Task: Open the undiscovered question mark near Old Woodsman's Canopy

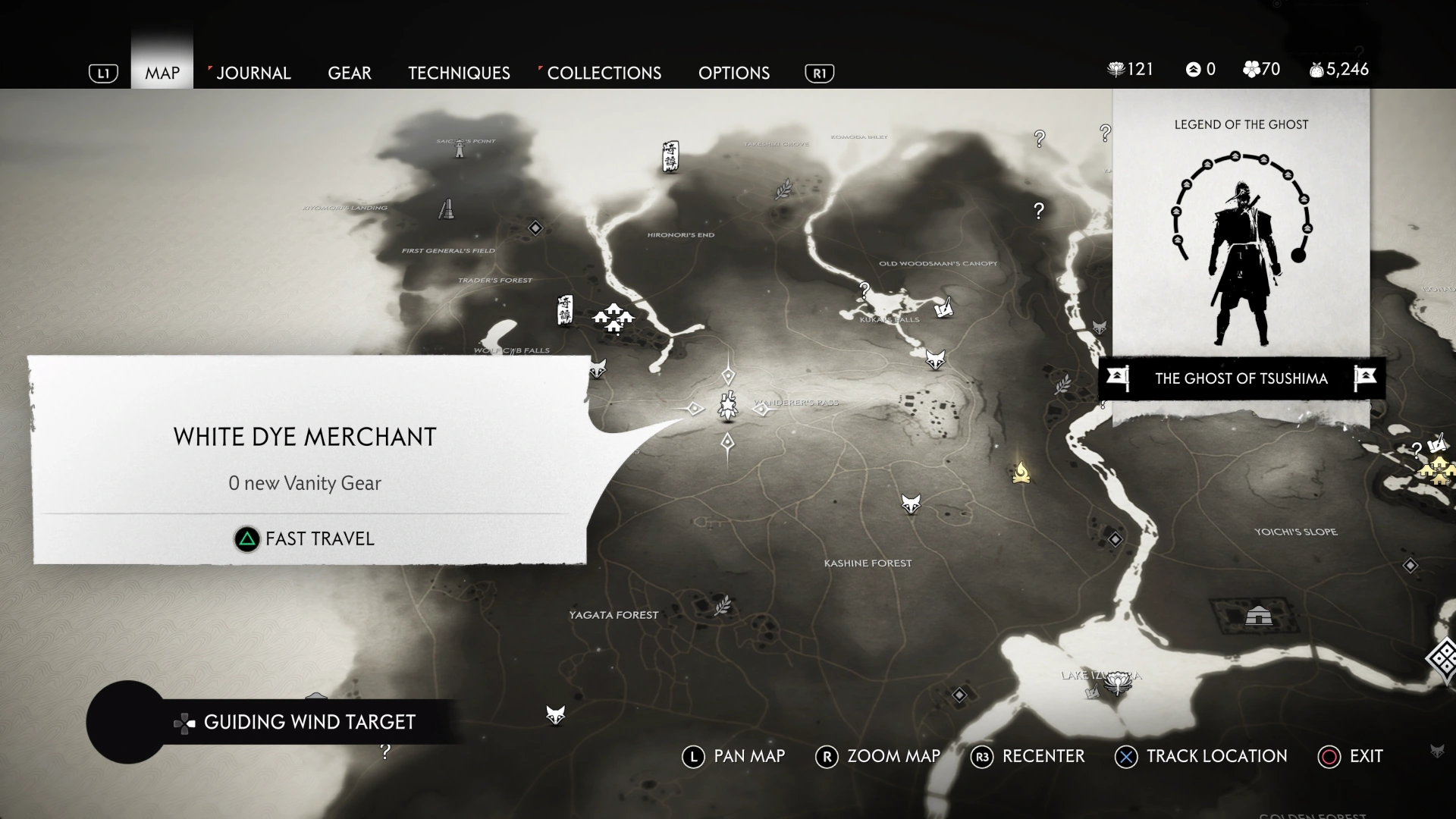Action: point(863,289)
